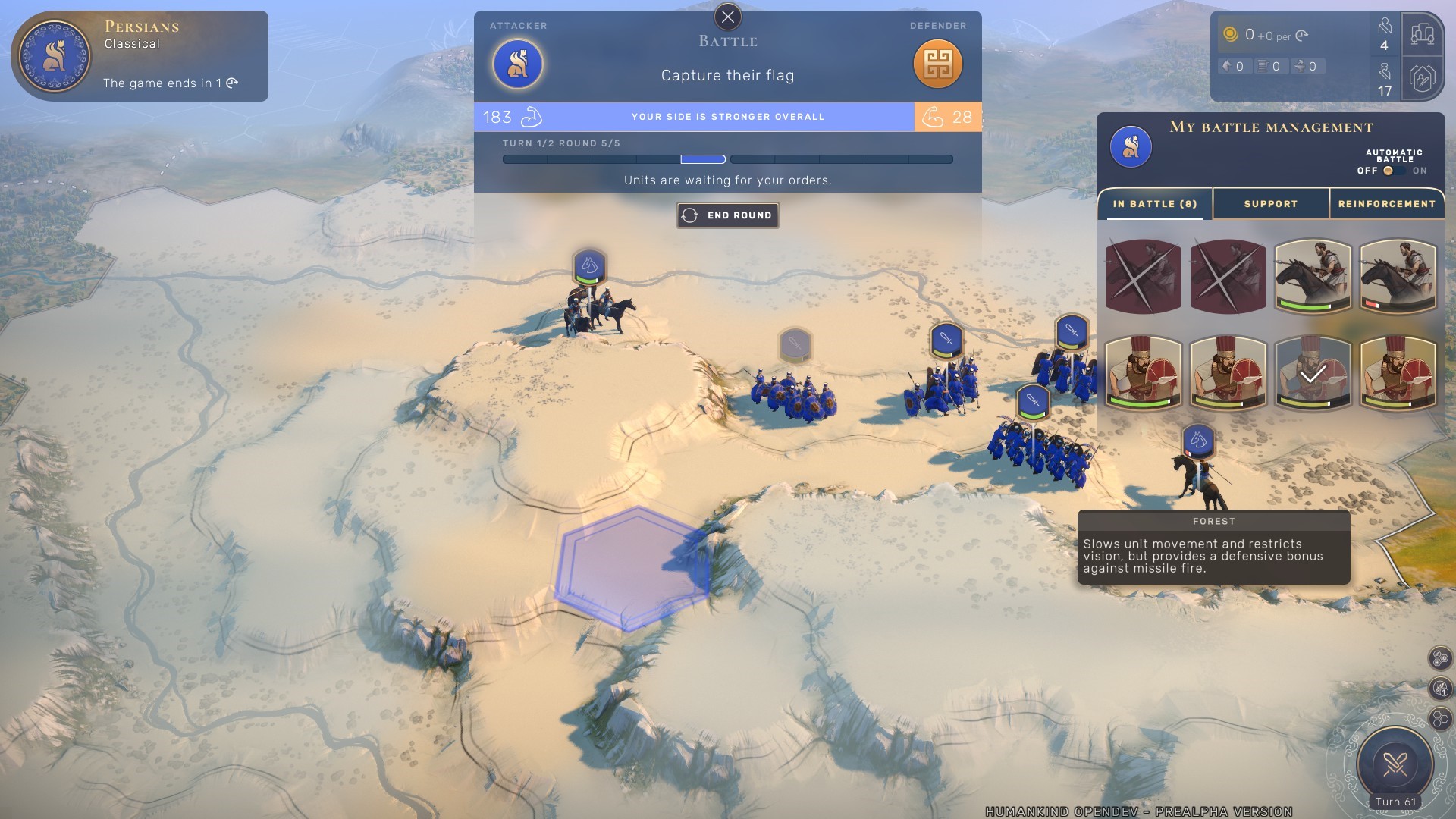Select the greyed-out sword unit badge
This screenshot has height=819, width=1456.
(x=795, y=345)
